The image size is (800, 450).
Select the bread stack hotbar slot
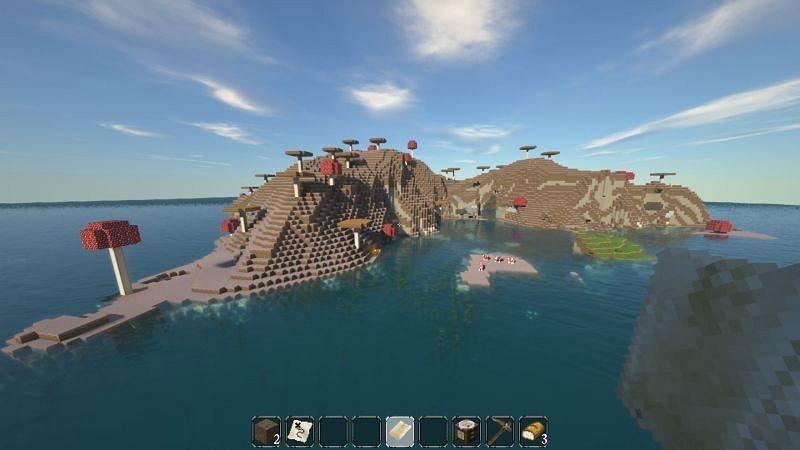(x=533, y=431)
